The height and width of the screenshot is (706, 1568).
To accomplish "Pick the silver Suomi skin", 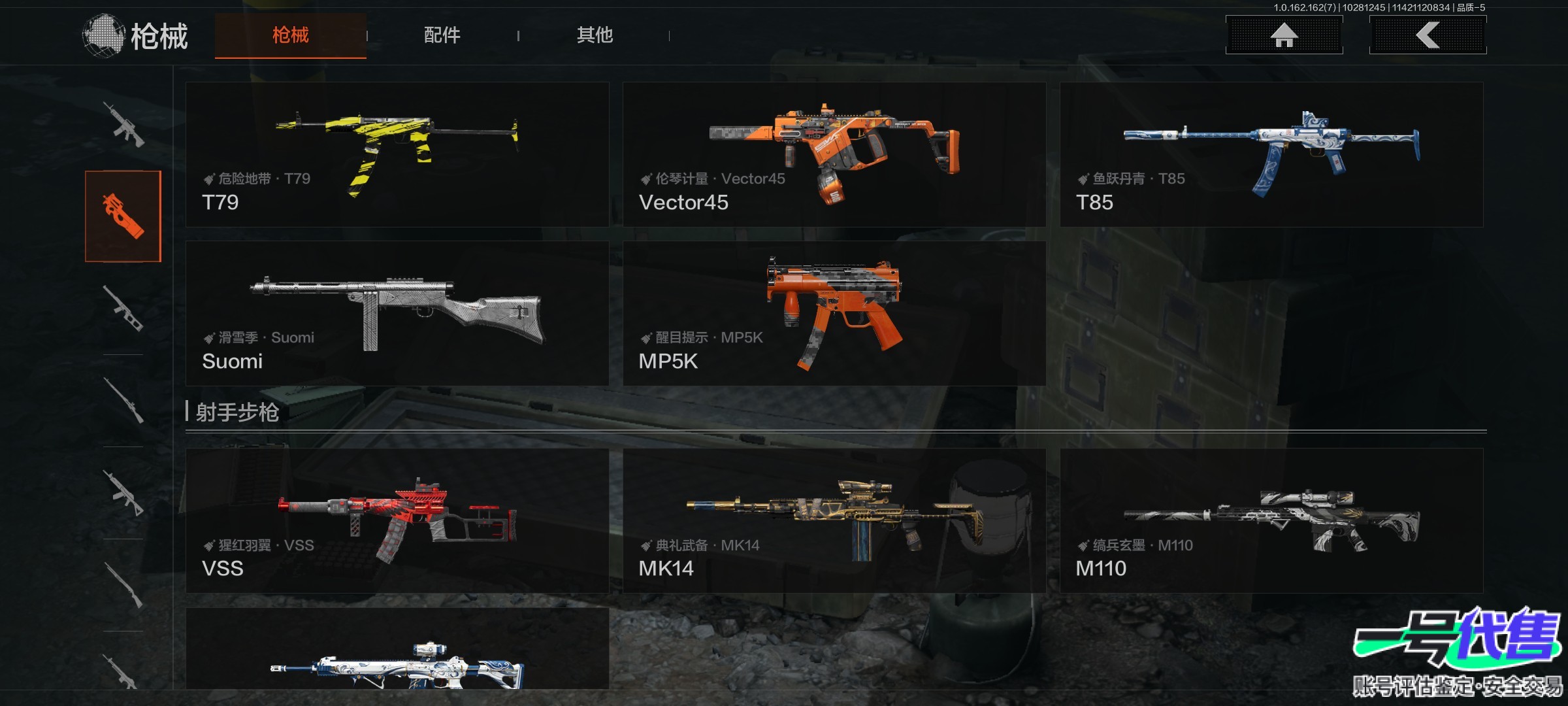I will pyautogui.click(x=397, y=313).
